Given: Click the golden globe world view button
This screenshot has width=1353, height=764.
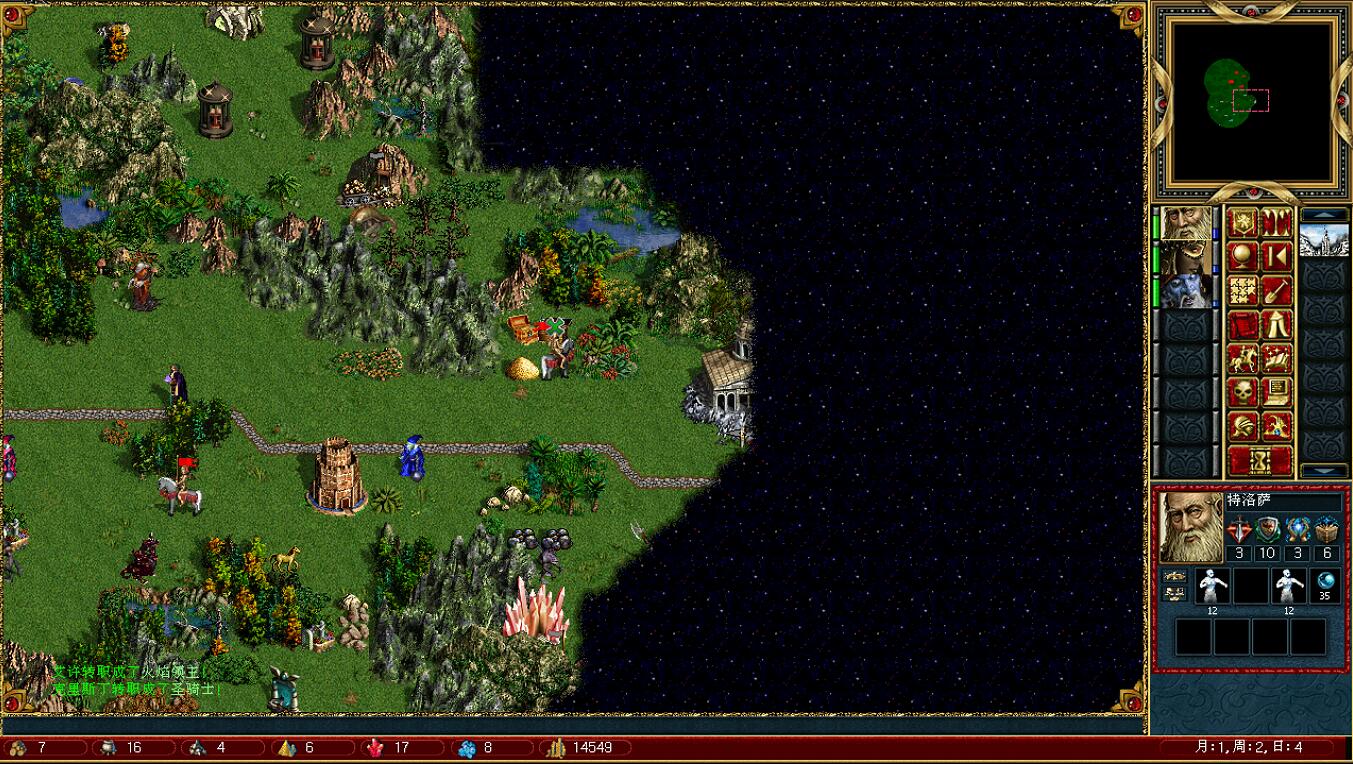Looking at the screenshot, I should pos(1242,257).
